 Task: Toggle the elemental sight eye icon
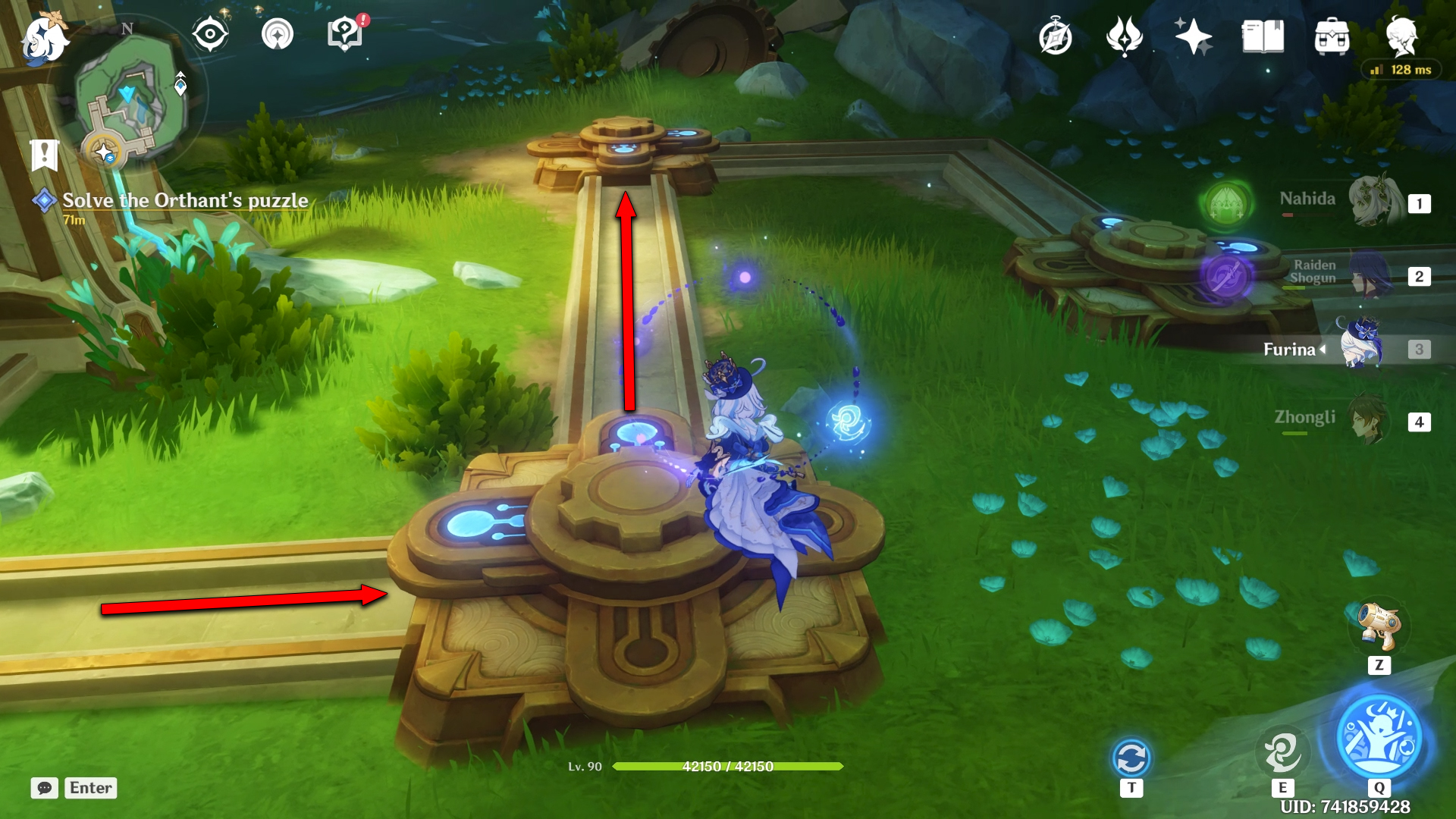point(209,35)
